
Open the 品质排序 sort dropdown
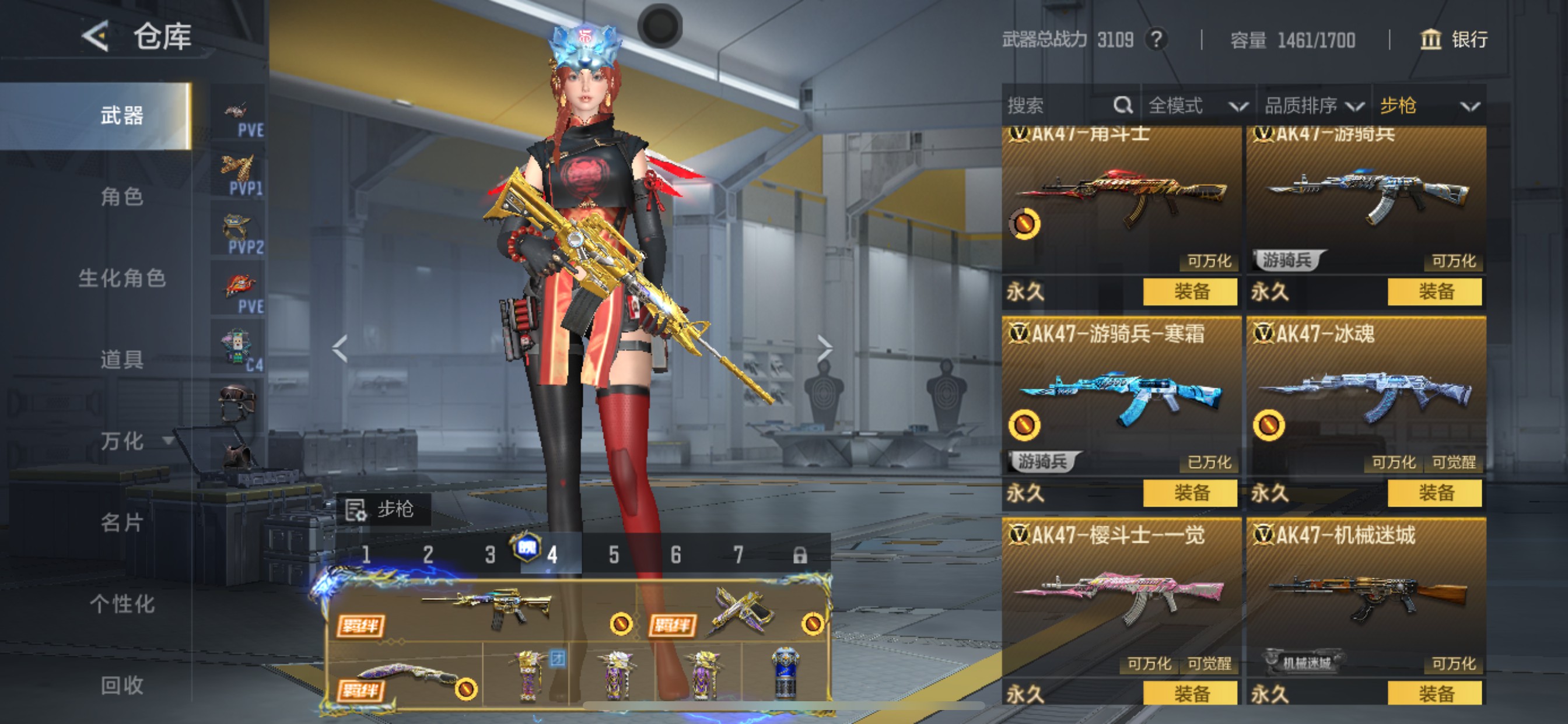pos(1313,106)
